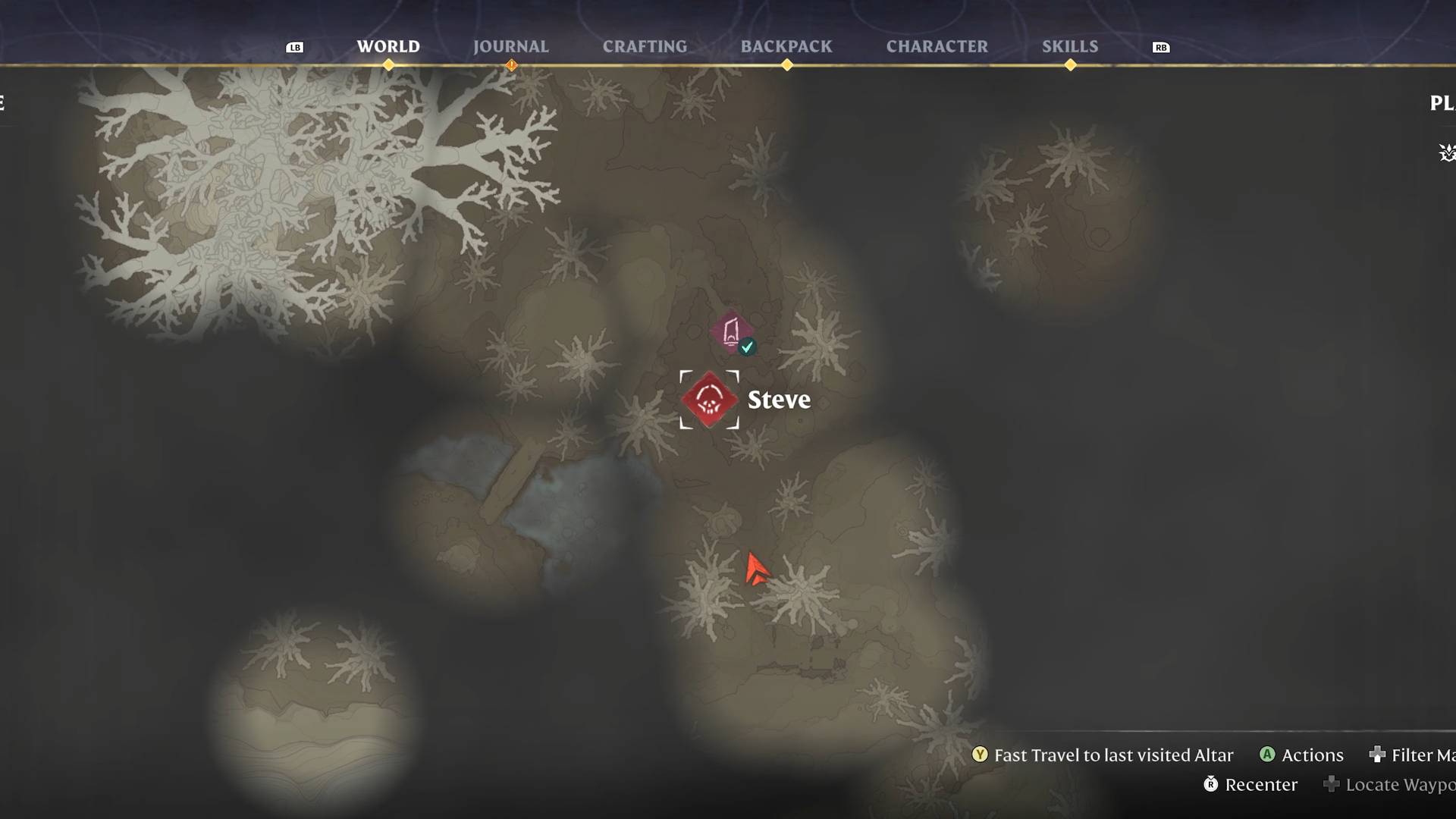Switch to the World tab
Screen dimensions: 1456x819
tap(388, 46)
